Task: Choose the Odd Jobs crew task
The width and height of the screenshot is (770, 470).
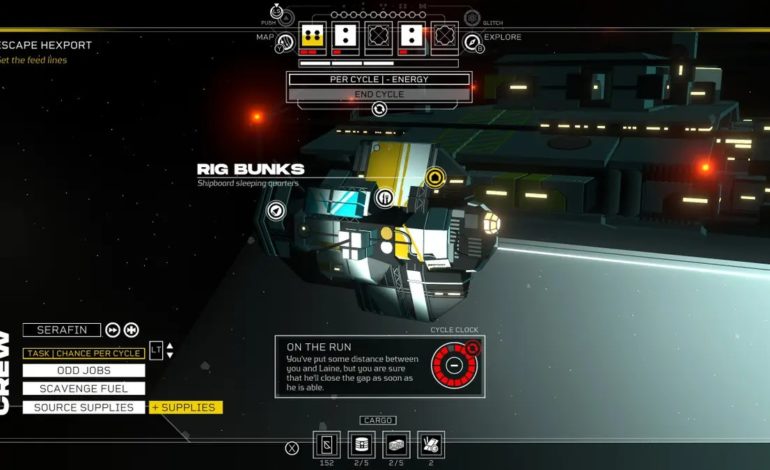Action: [84, 371]
